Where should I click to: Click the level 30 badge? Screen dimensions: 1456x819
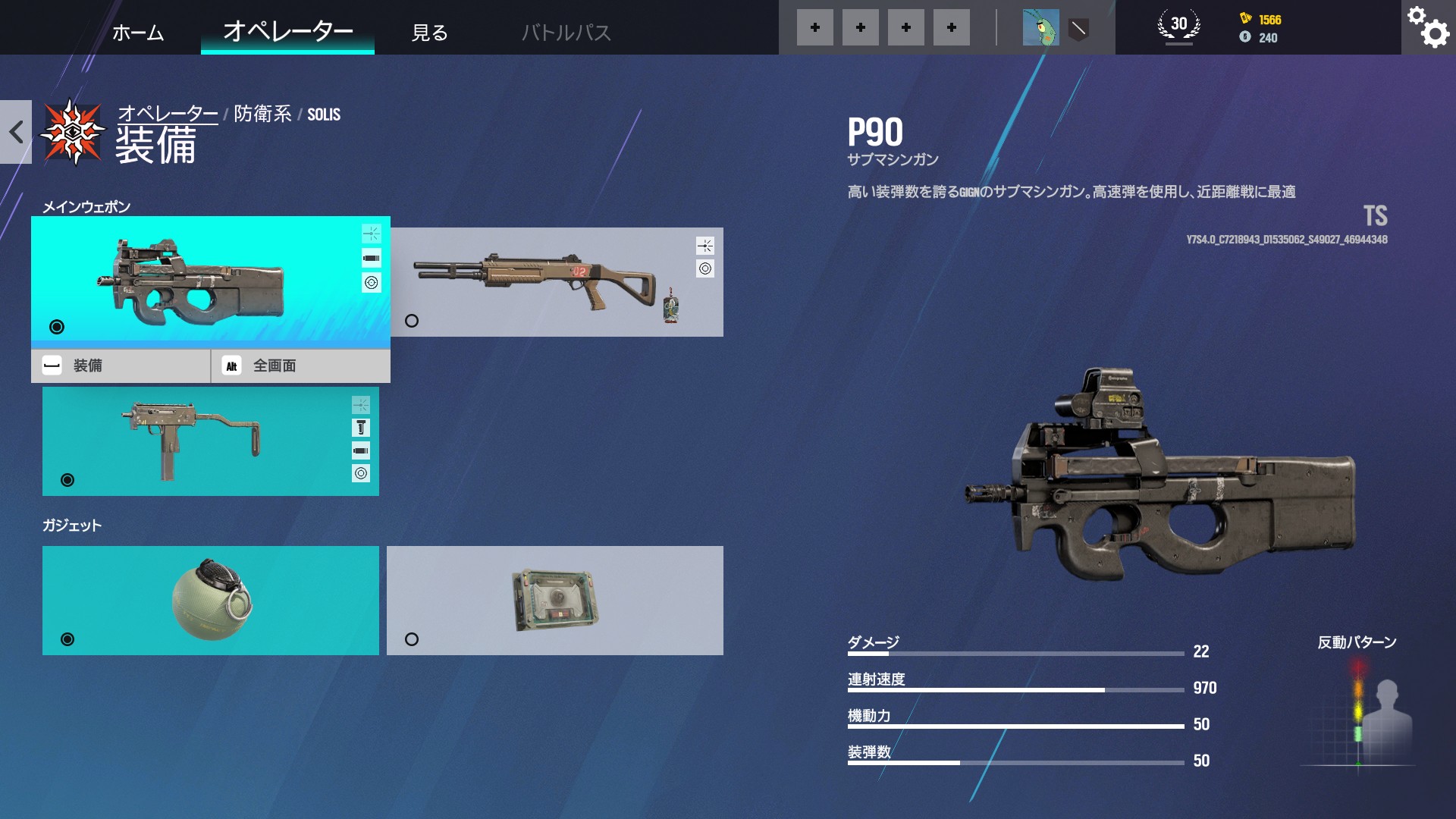1177,25
